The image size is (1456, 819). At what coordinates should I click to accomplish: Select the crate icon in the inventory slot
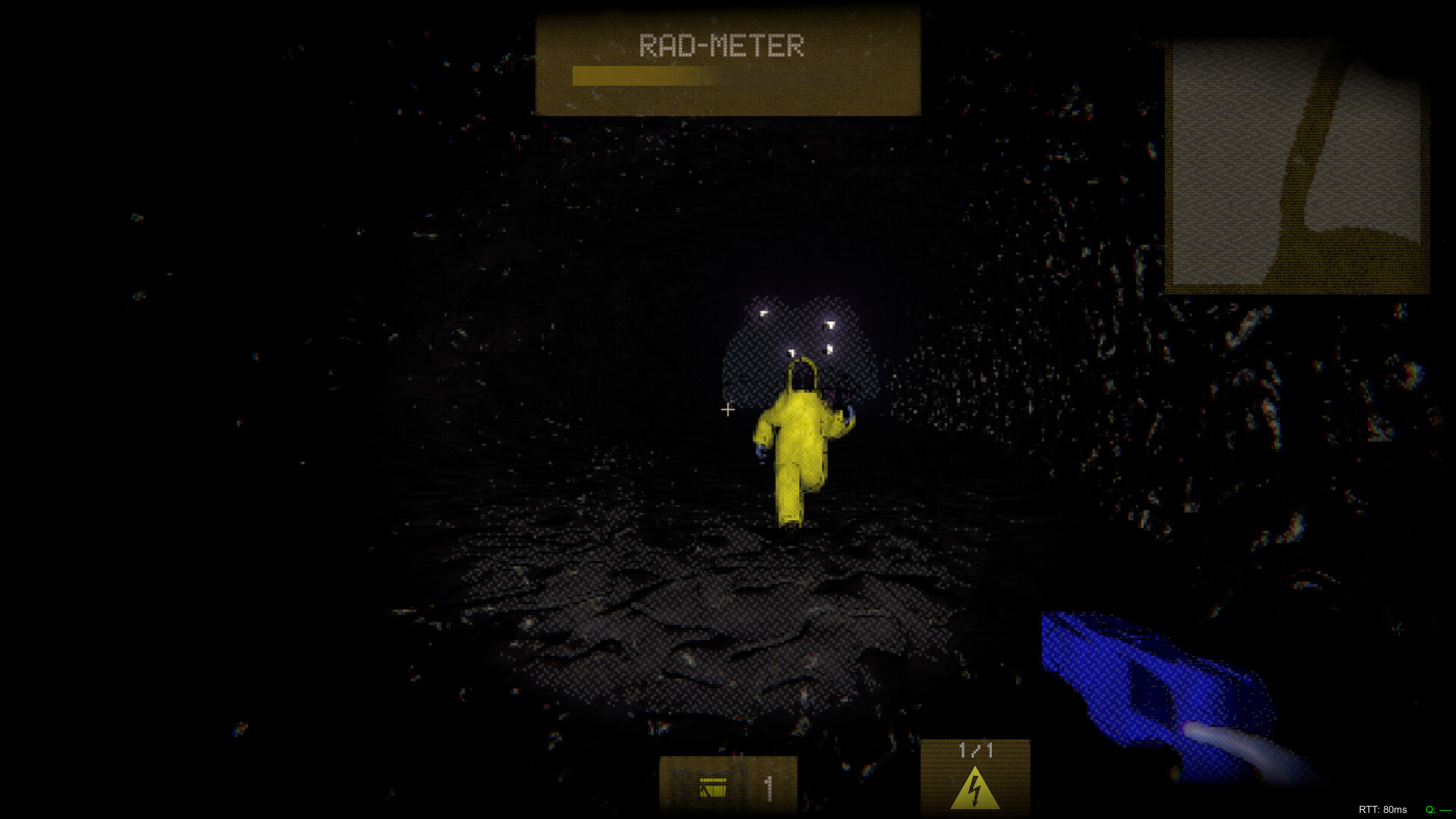[x=714, y=789]
